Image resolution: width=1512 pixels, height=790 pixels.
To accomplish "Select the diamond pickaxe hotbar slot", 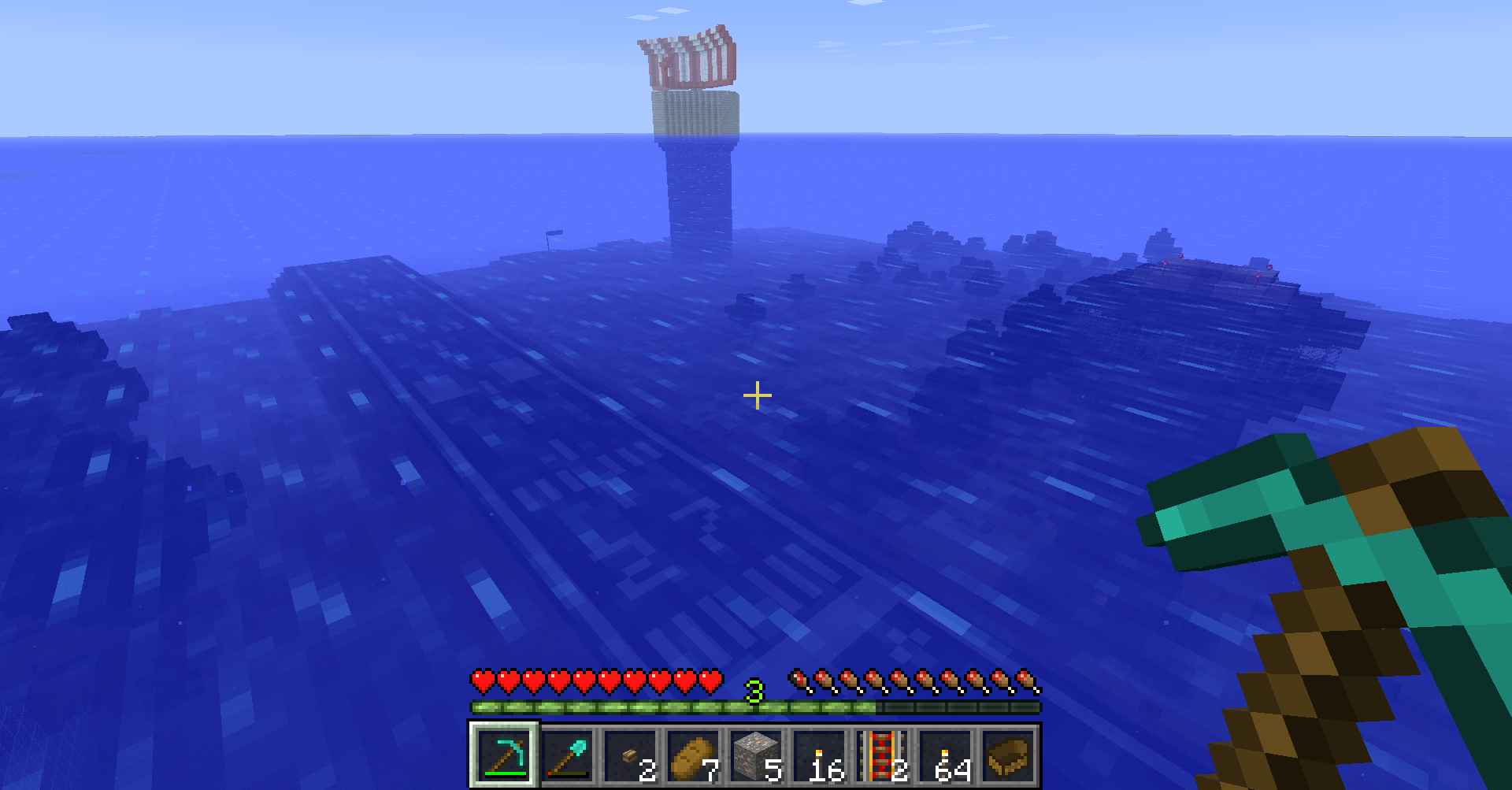I will click(504, 755).
